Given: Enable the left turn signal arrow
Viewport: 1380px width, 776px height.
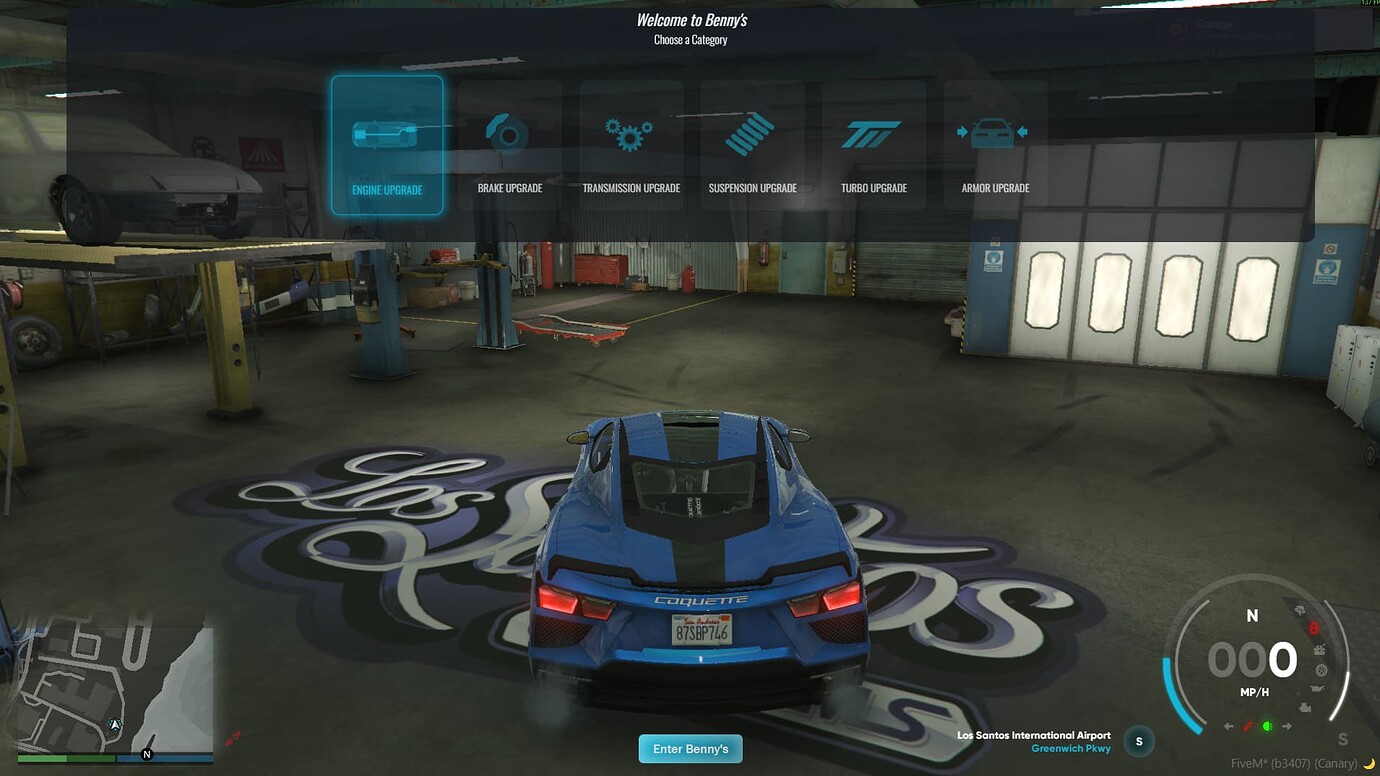Looking at the screenshot, I should click(x=1227, y=725).
